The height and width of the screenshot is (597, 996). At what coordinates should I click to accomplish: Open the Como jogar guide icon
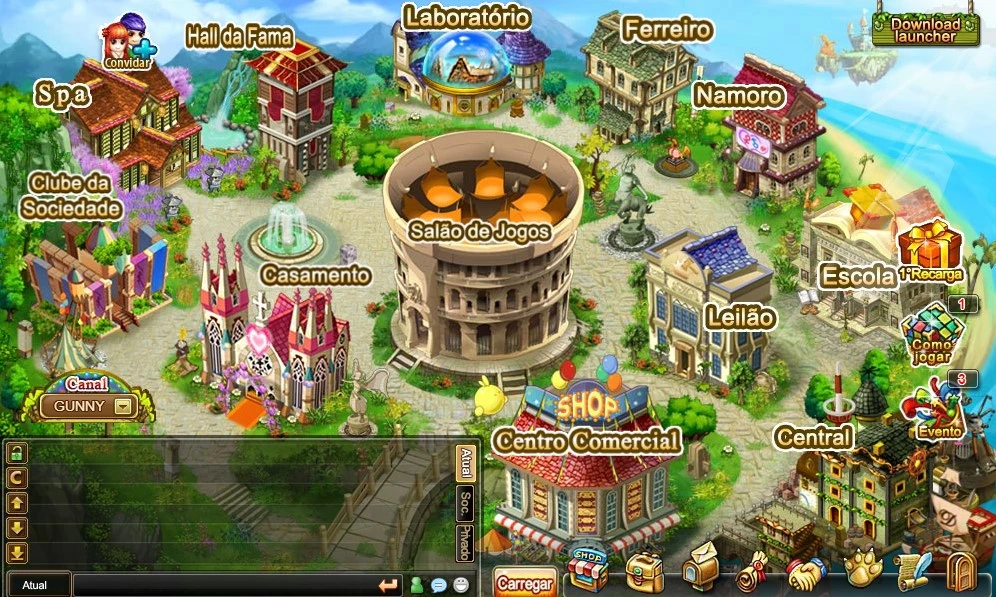930,332
